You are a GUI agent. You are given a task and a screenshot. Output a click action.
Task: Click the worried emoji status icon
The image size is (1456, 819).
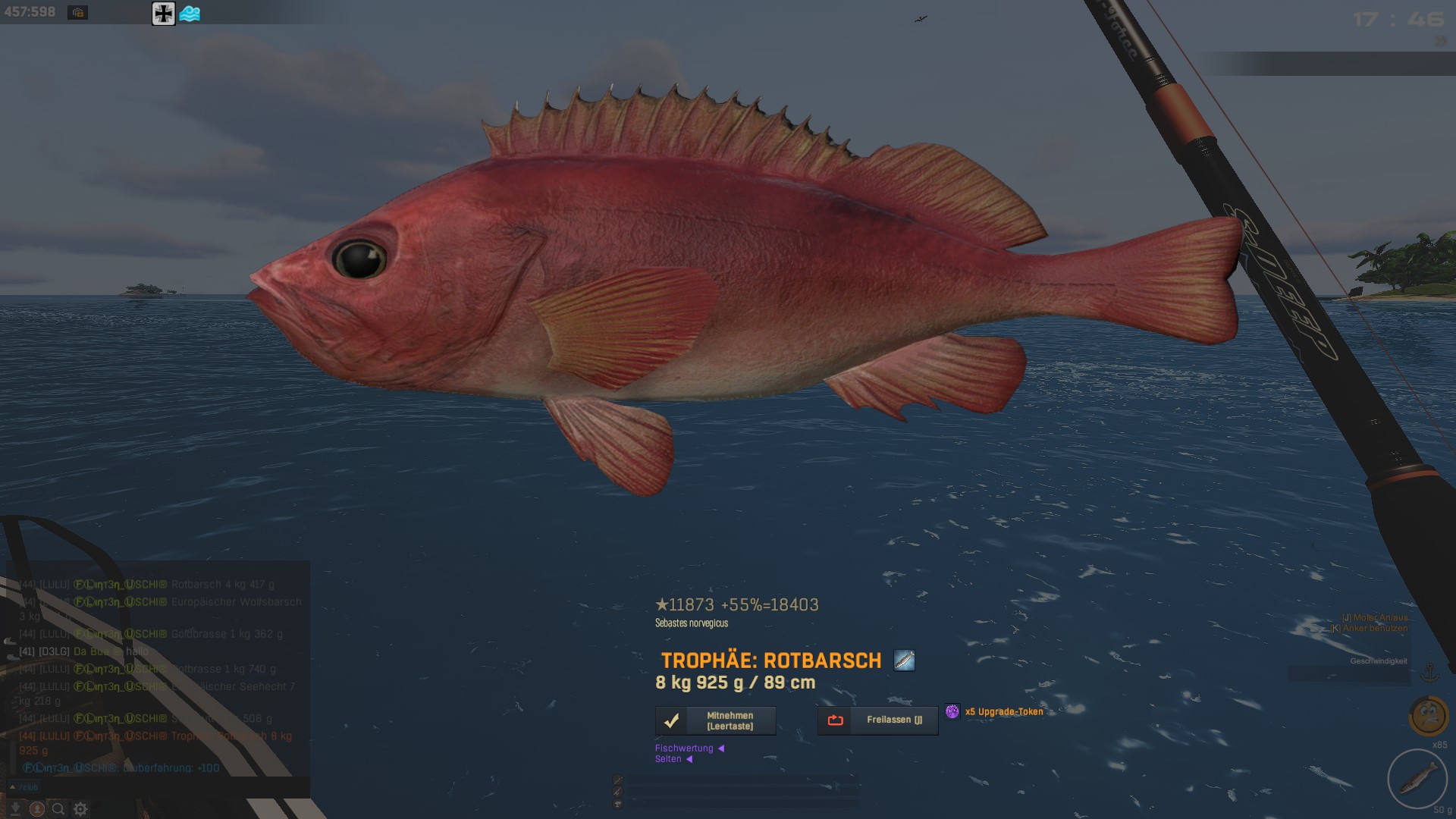click(x=1429, y=715)
